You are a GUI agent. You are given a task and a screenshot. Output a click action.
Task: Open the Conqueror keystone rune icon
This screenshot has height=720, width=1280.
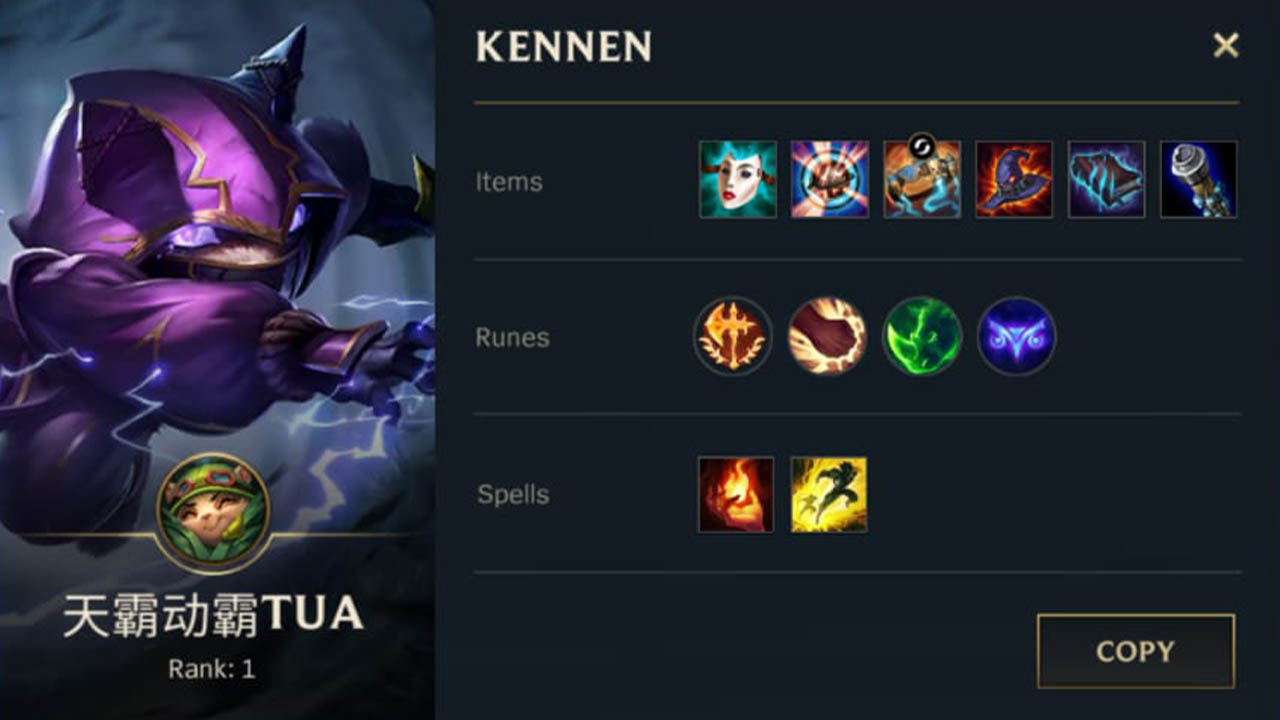[734, 338]
